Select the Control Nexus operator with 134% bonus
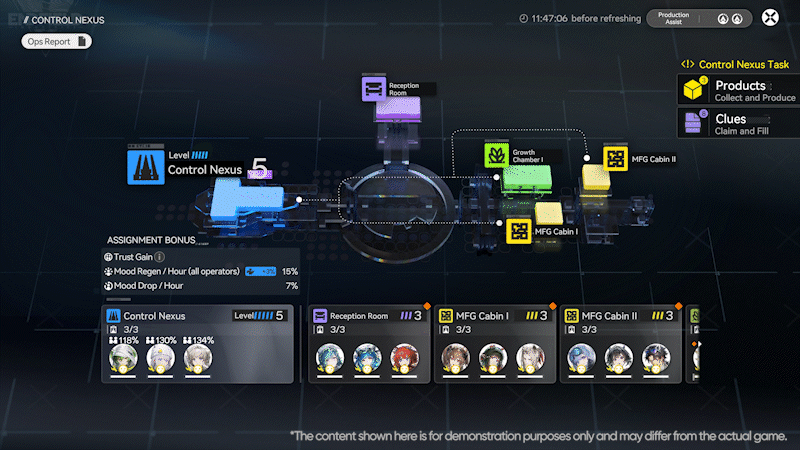The height and width of the screenshot is (450, 800). click(x=199, y=357)
